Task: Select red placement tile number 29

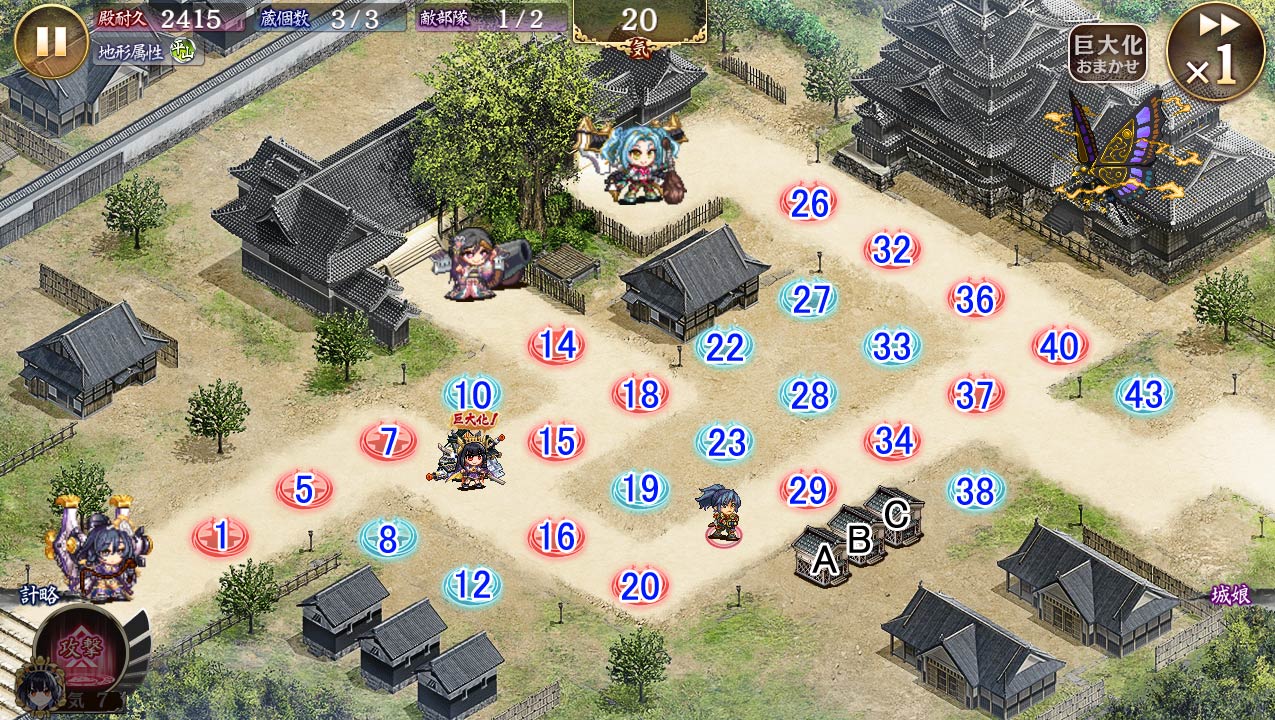Action: click(x=808, y=490)
